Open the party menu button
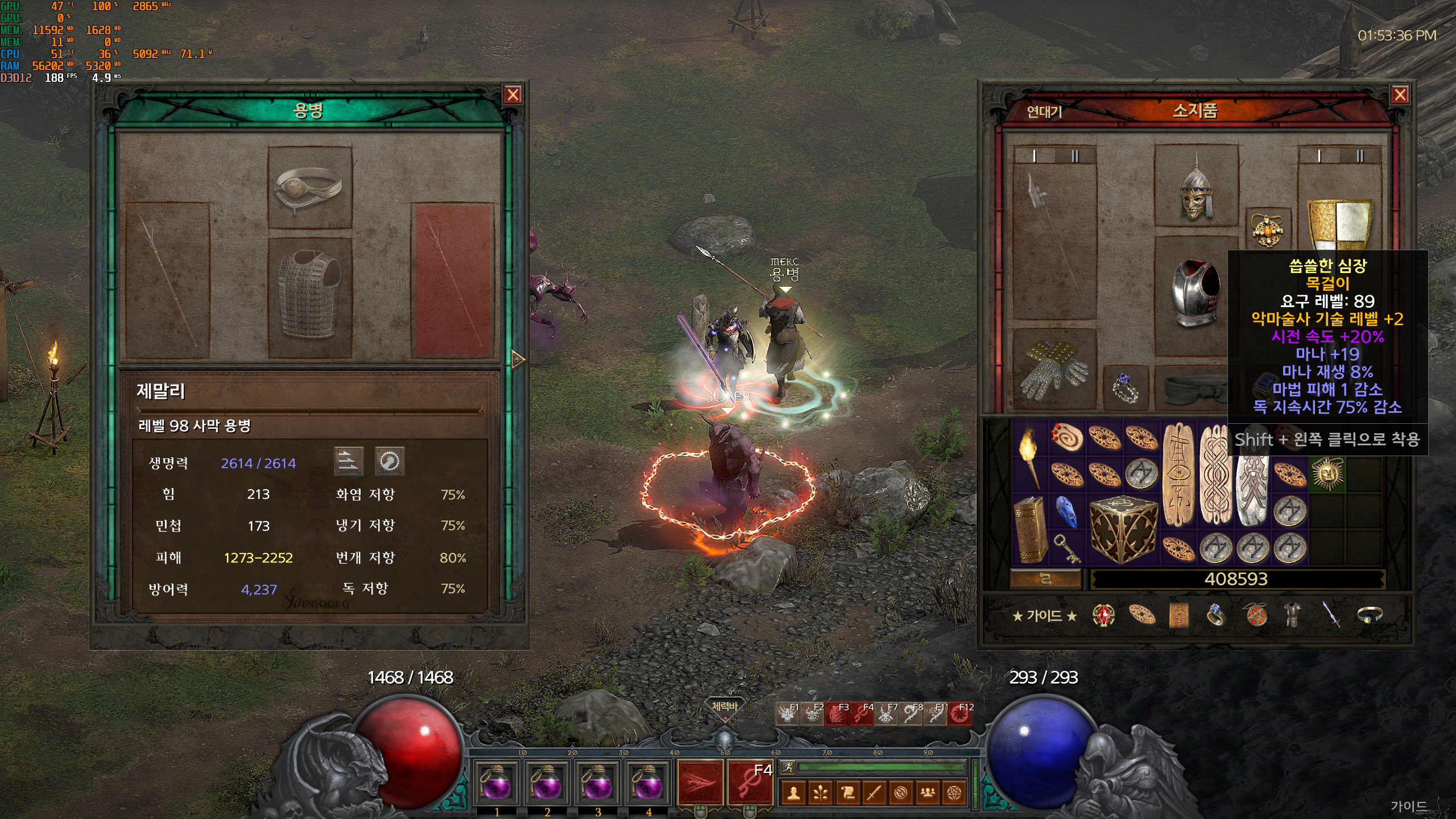 click(928, 792)
